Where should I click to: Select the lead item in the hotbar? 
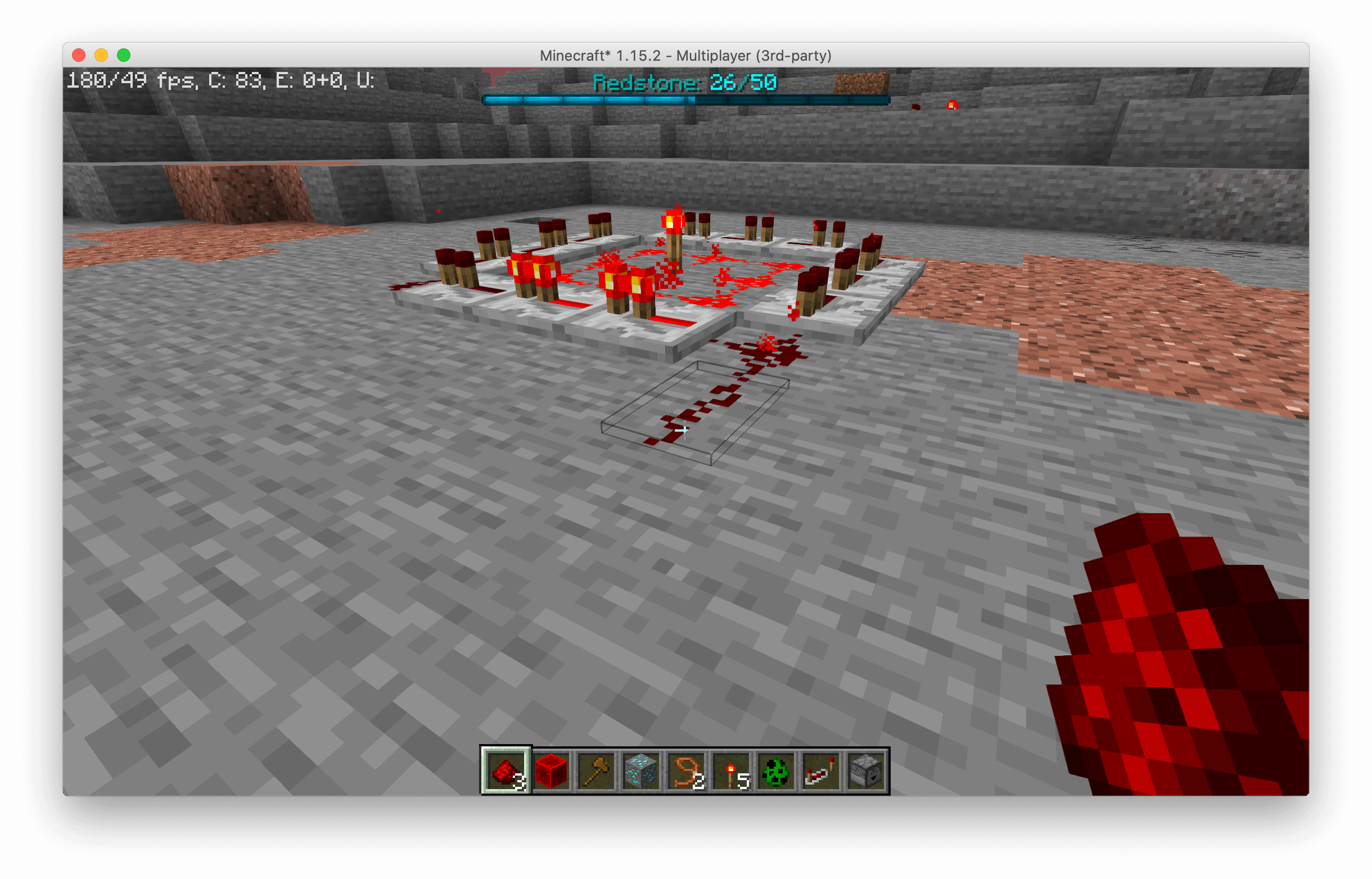coord(687,771)
